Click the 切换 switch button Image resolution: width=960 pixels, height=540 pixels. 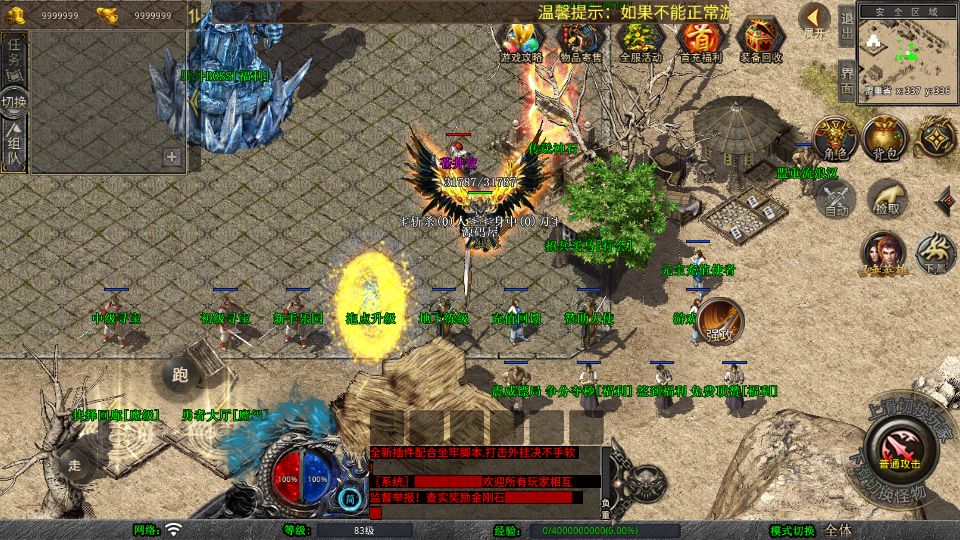tap(15, 101)
